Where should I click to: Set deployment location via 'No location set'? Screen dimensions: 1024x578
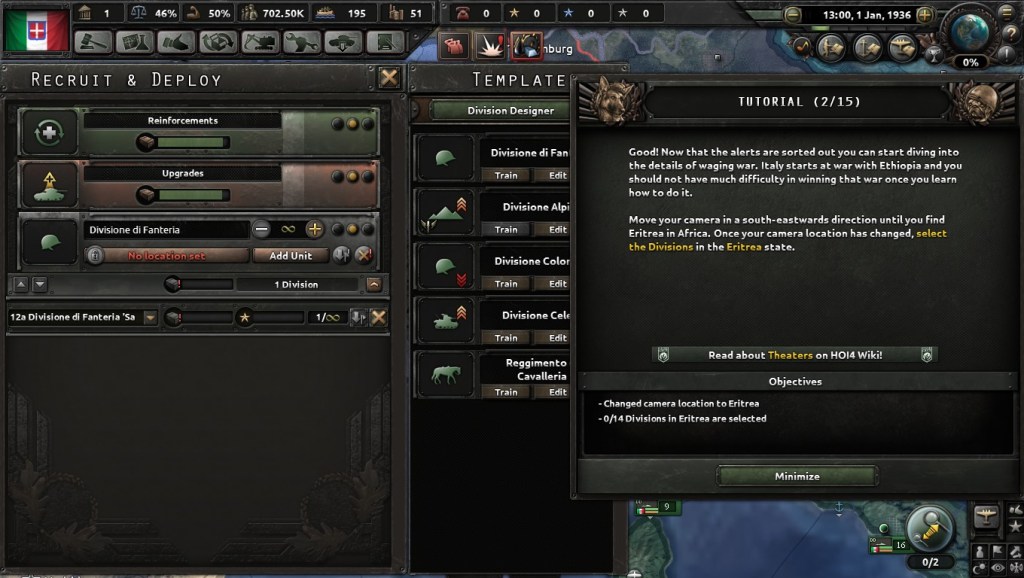pos(167,255)
